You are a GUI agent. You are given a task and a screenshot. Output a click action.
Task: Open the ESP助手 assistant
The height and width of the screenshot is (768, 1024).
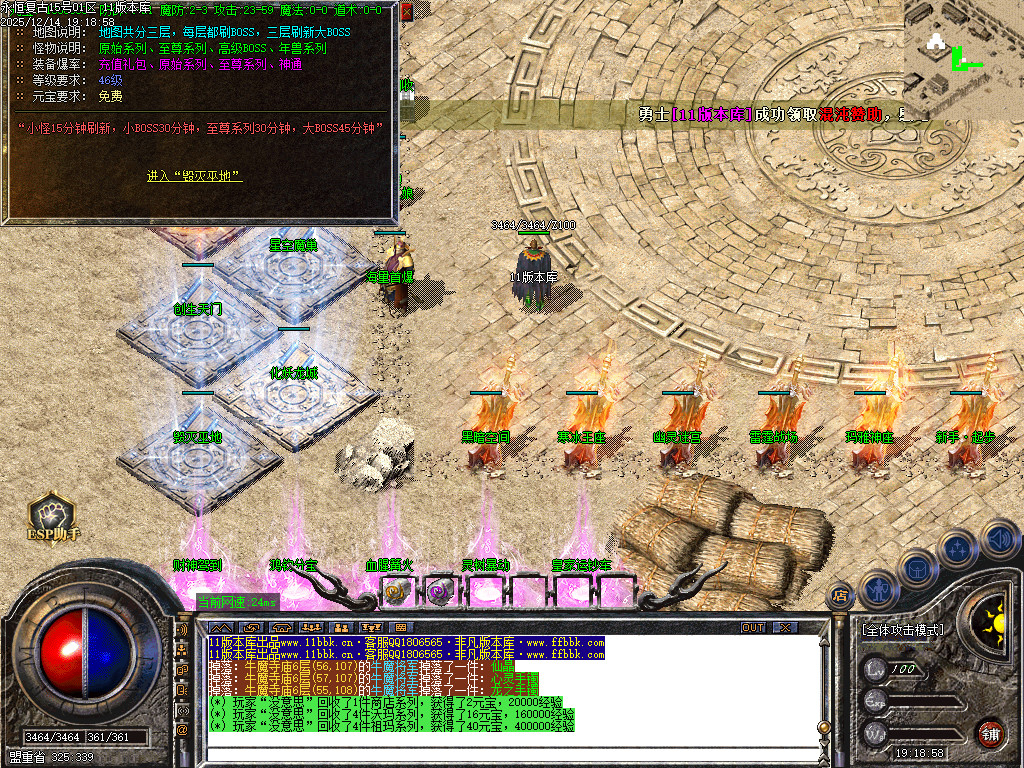[53, 518]
